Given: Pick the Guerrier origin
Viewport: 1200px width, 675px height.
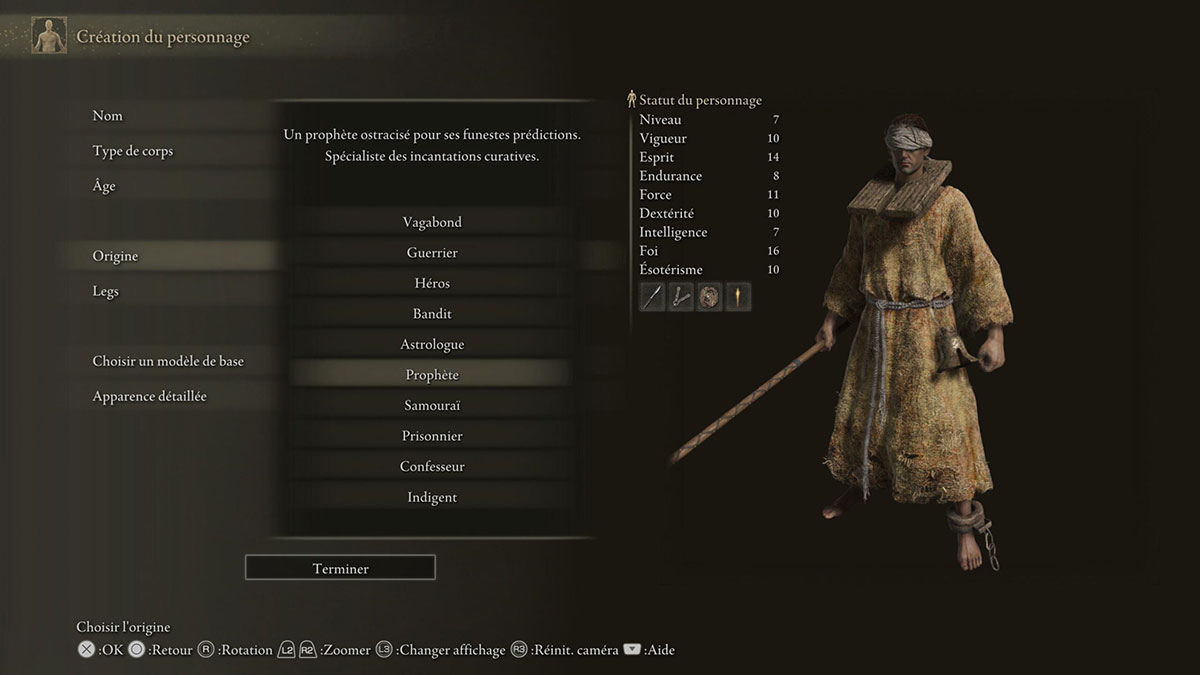Looking at the screenshot, I should pos(432,253).
